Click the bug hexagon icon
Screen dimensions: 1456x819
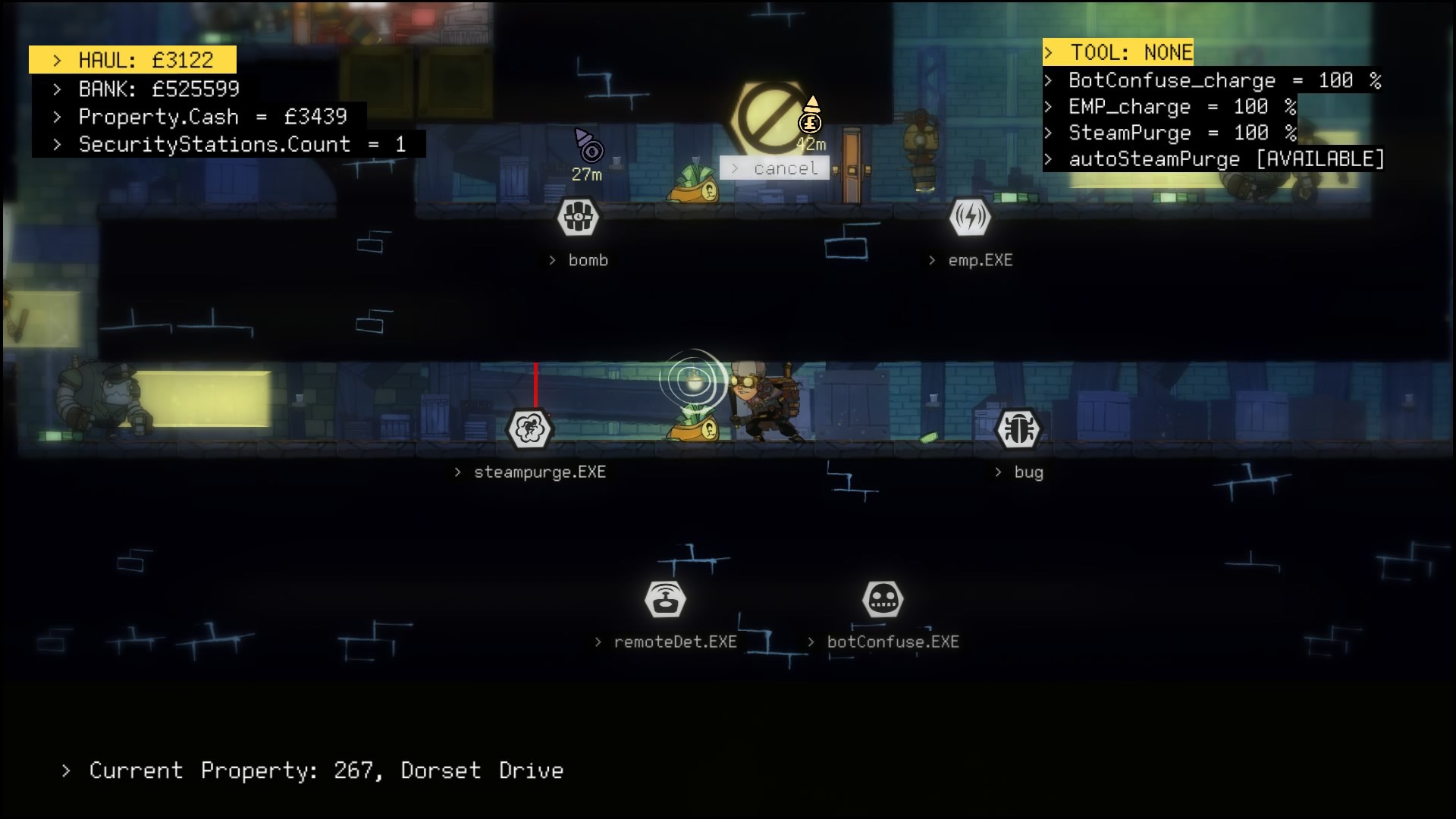click(1018, 429)
